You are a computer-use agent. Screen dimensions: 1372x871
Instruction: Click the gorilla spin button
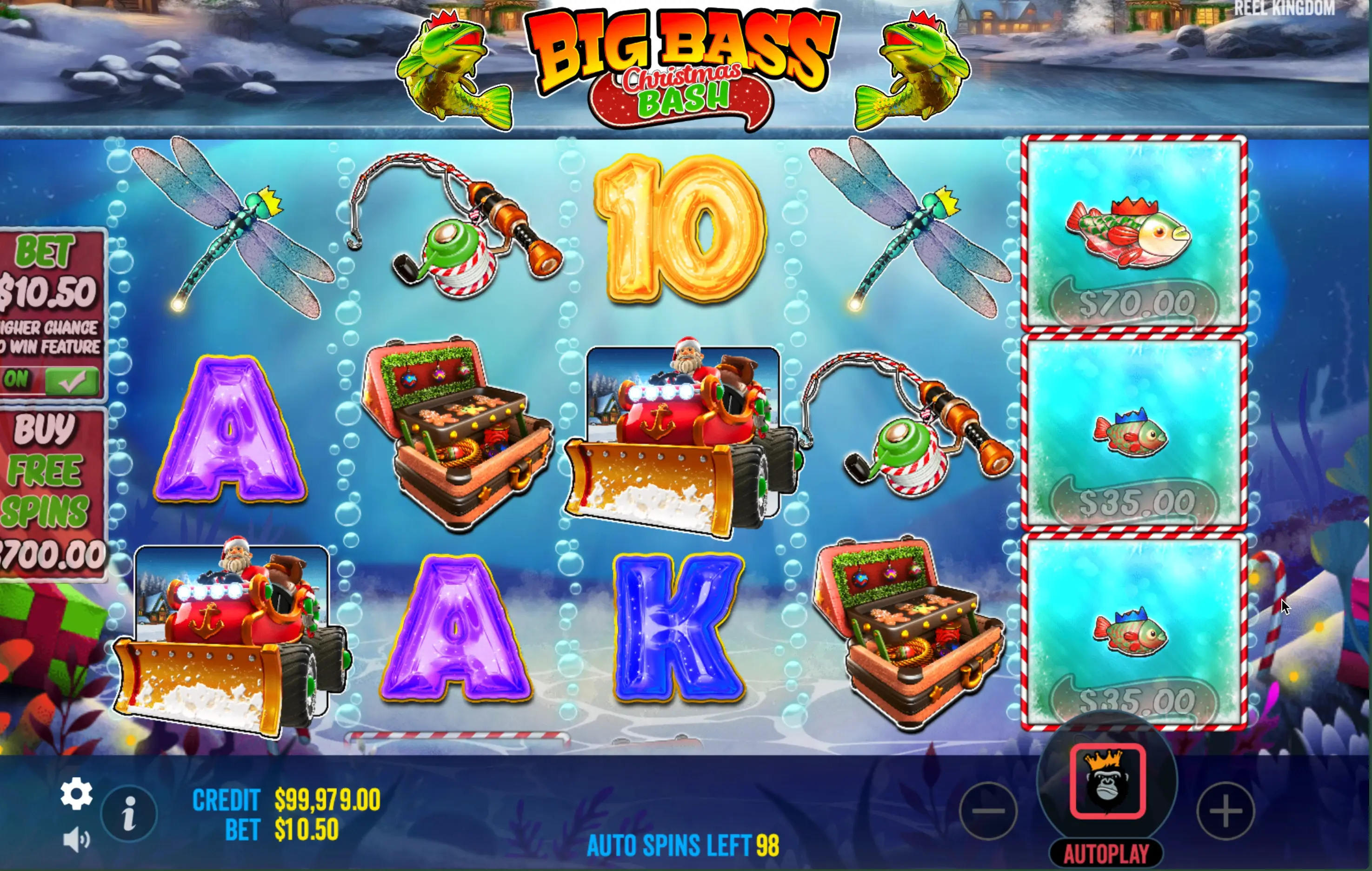1107,782
